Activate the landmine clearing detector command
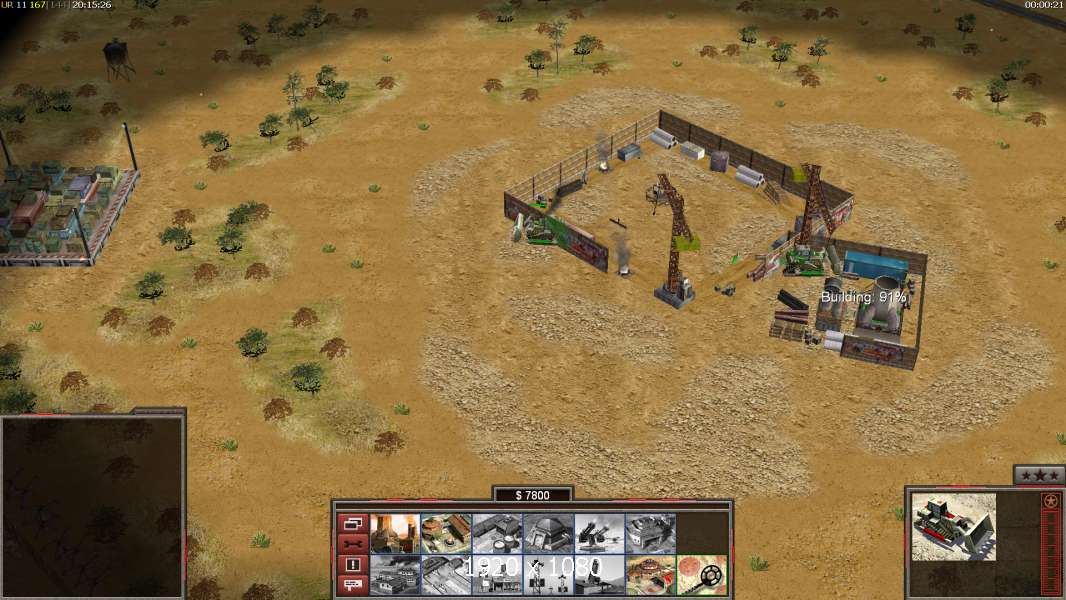The image size is (1066, 600). (701, 575)
